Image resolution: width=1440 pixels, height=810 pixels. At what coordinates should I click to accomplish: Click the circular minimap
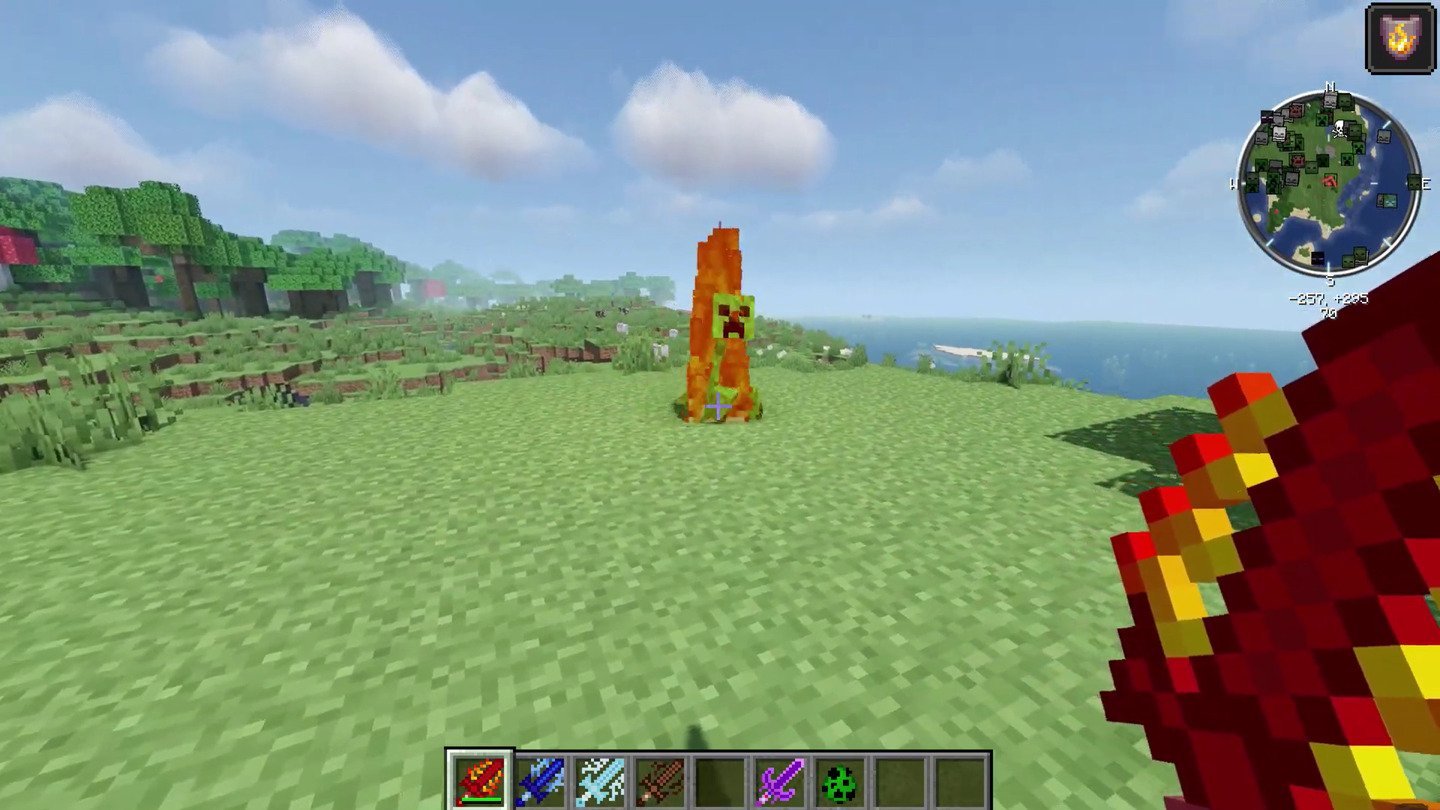(x=1328, y=184)
